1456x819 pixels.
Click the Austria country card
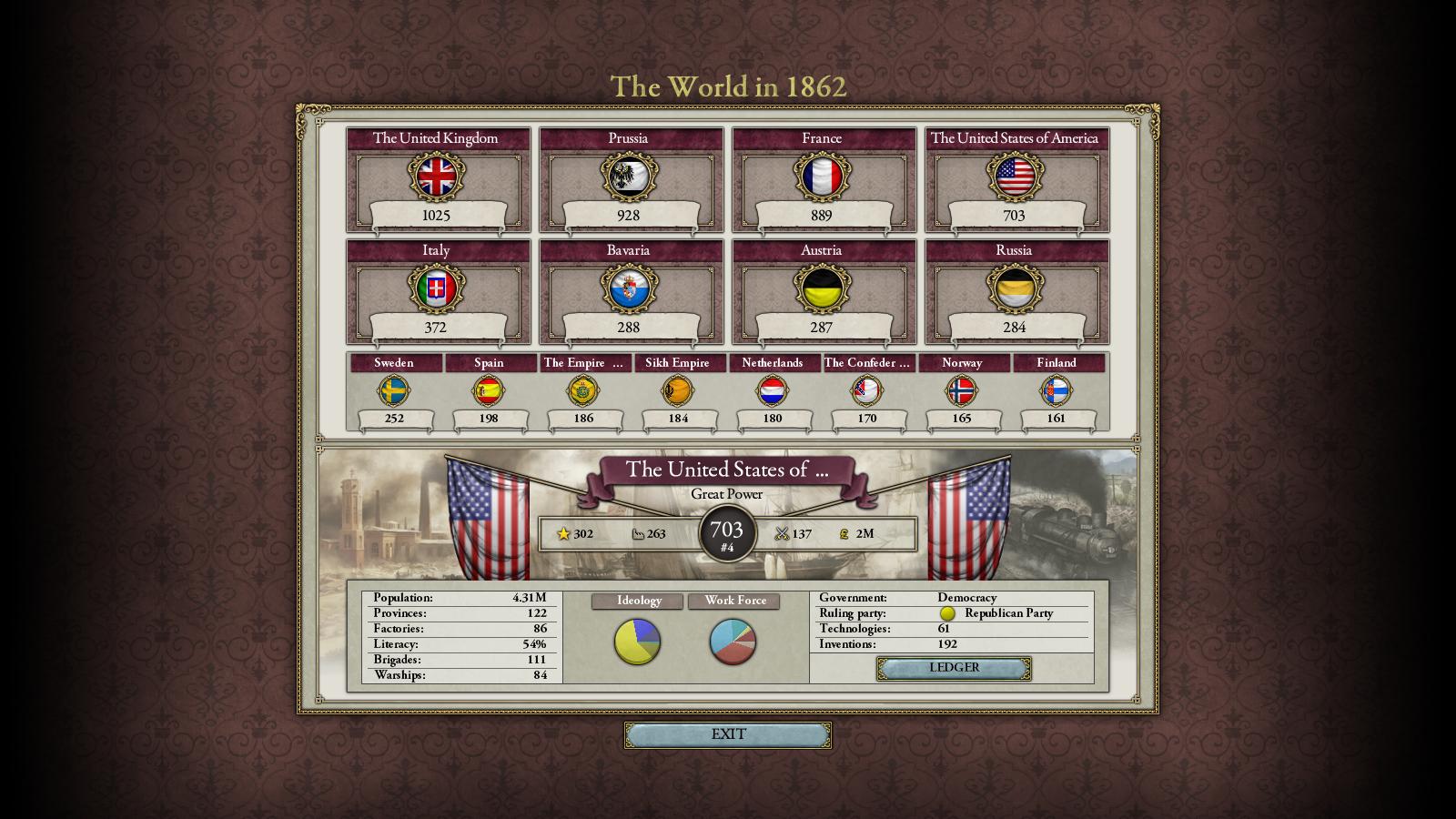(822, 288)
